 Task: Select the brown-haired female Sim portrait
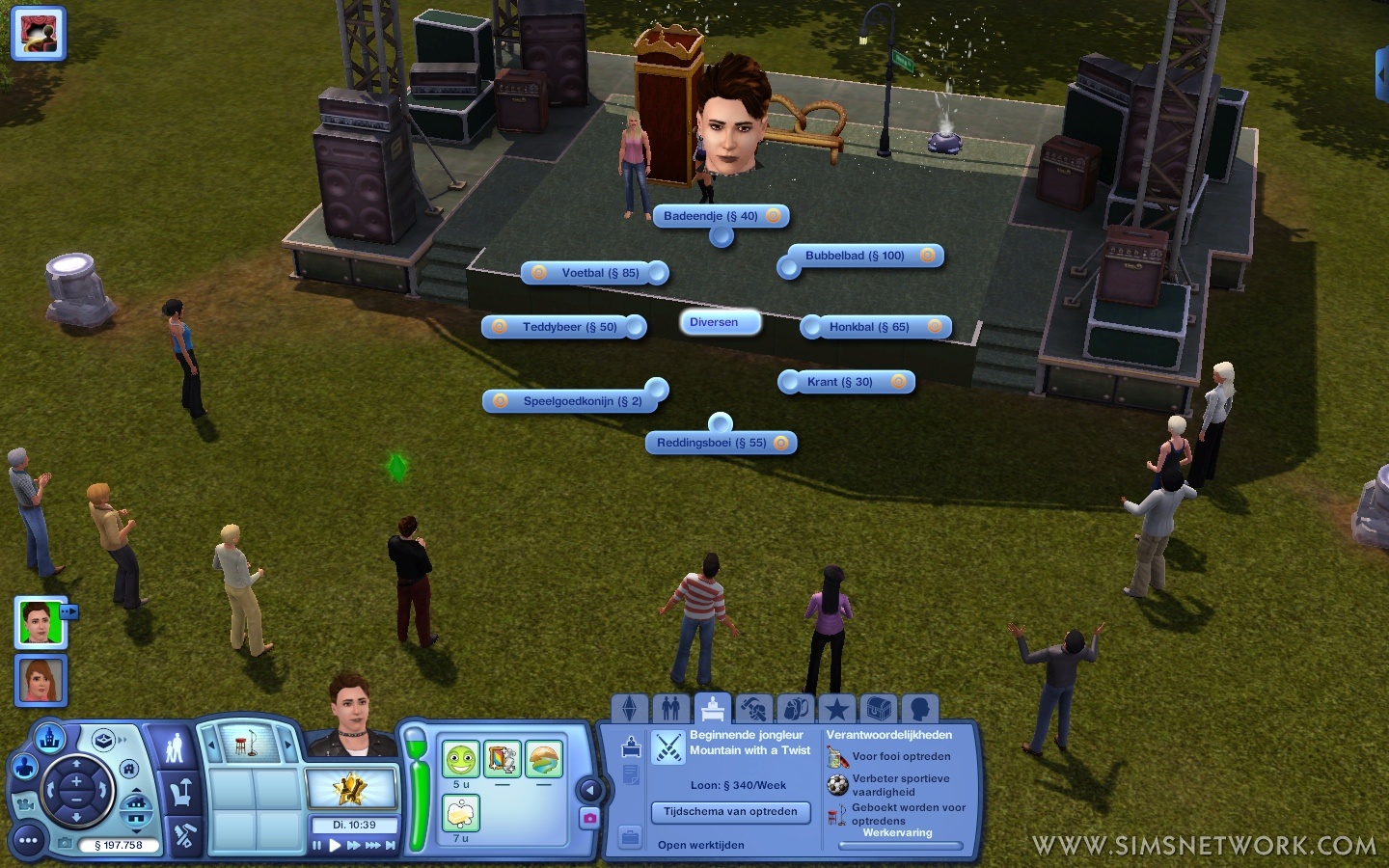[x=41, y=679]
